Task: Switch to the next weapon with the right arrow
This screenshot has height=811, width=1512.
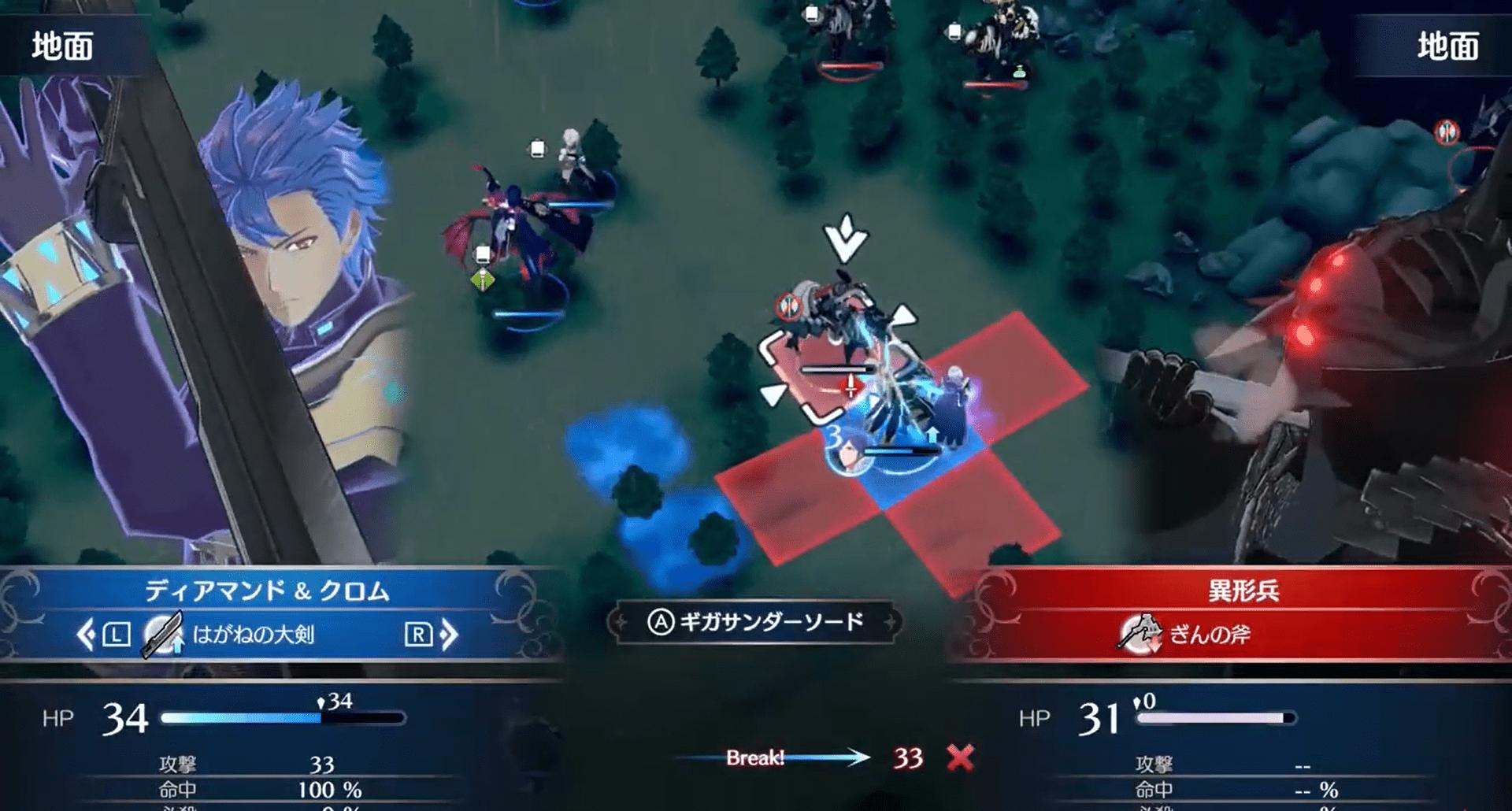Action: coord(449,635)
